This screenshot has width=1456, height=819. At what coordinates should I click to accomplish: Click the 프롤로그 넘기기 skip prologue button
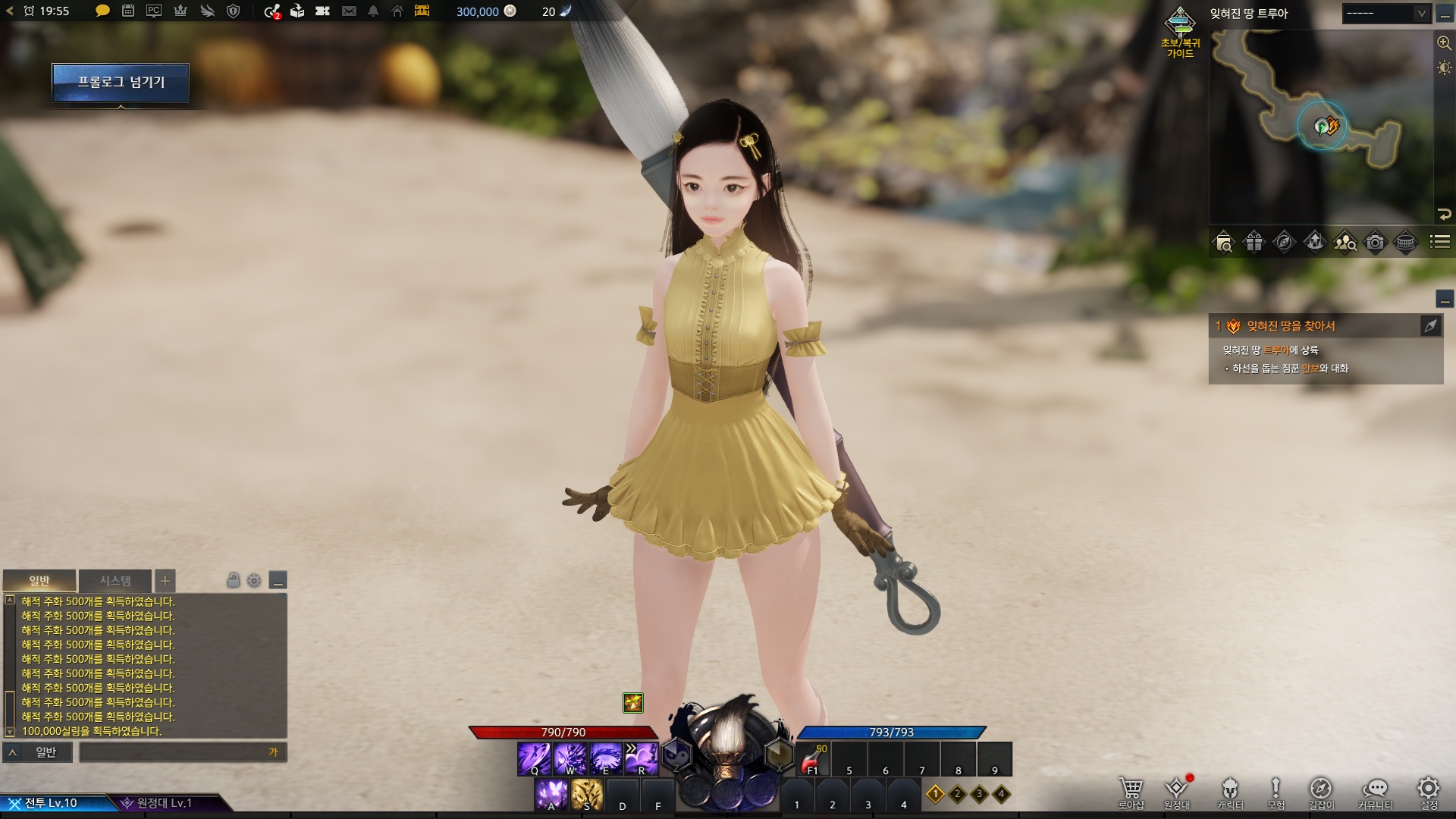pos(121,82)
